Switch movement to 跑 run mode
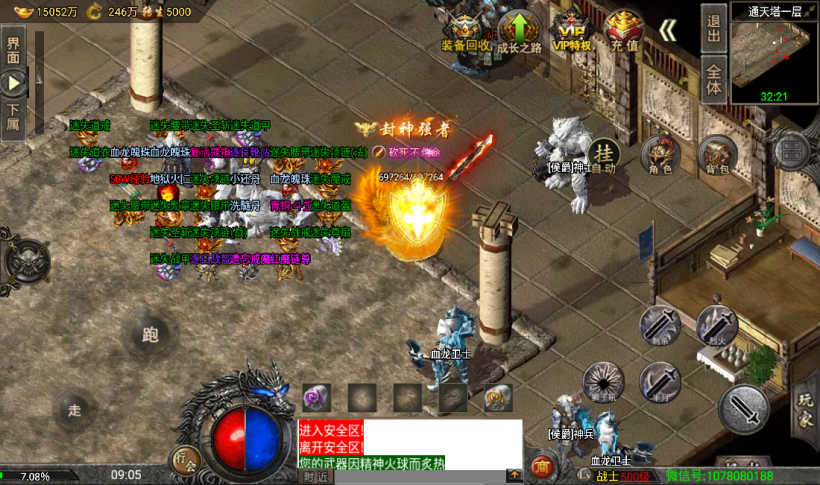 (x=151, y=335)
